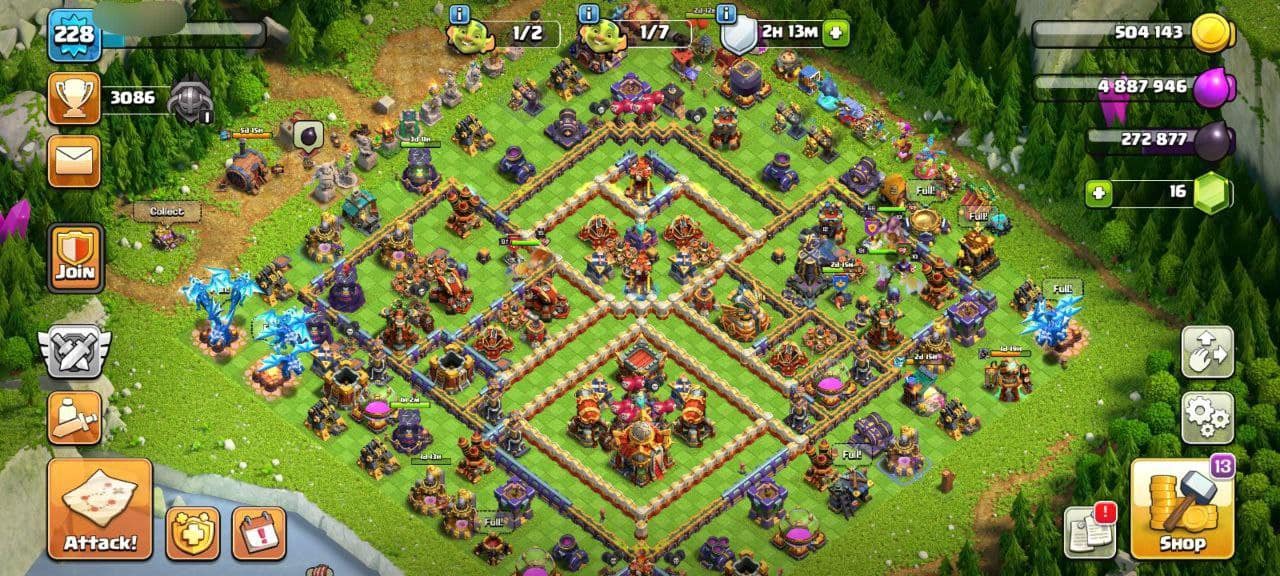The height and width of the screenshot is (576, 1280).
Task: Open the league badge next to trophies
Action: (x=190, y=99)
